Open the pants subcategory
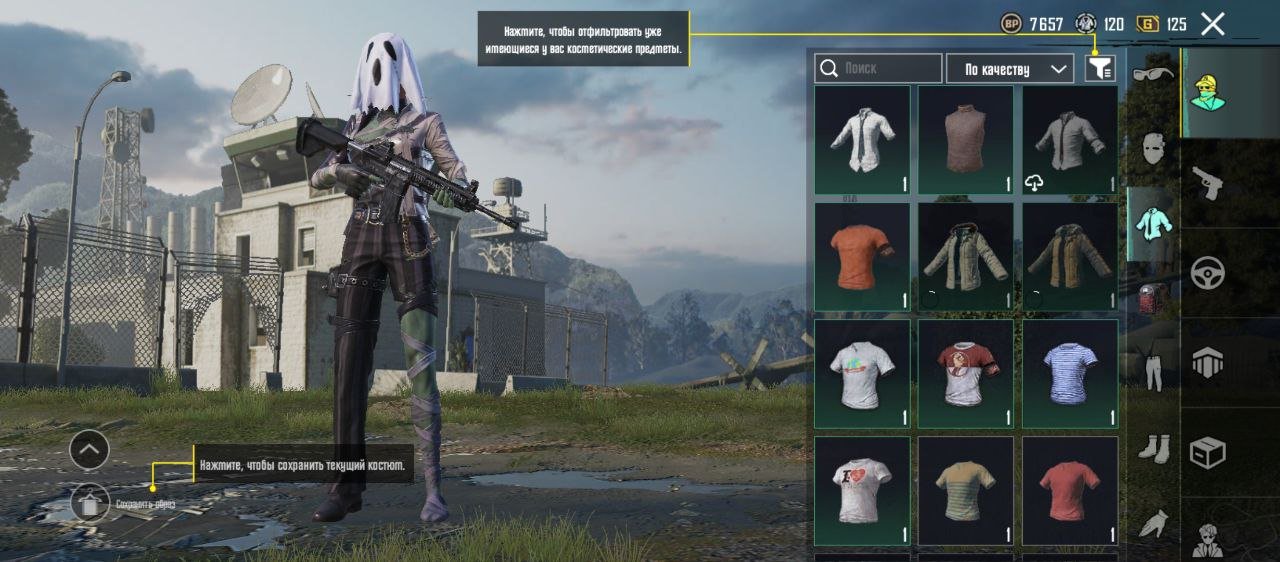Image resolution: width=1280 pixels, height=562 pixels. 1152,367
